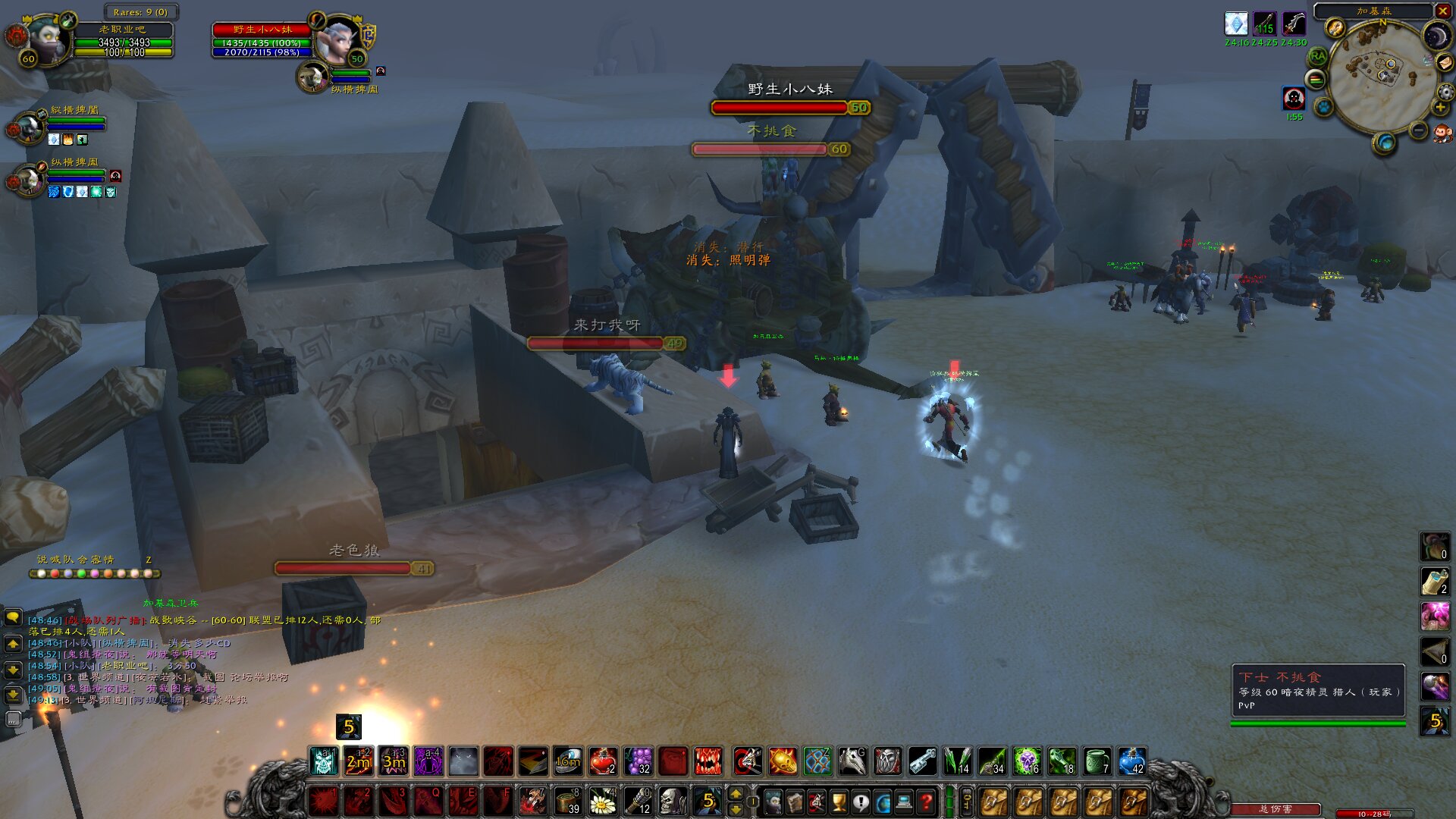Open the exclamation-mark quest micro menu button
Image resolution: width=1456 pixels, height=819 pixels.
(861, 801)
